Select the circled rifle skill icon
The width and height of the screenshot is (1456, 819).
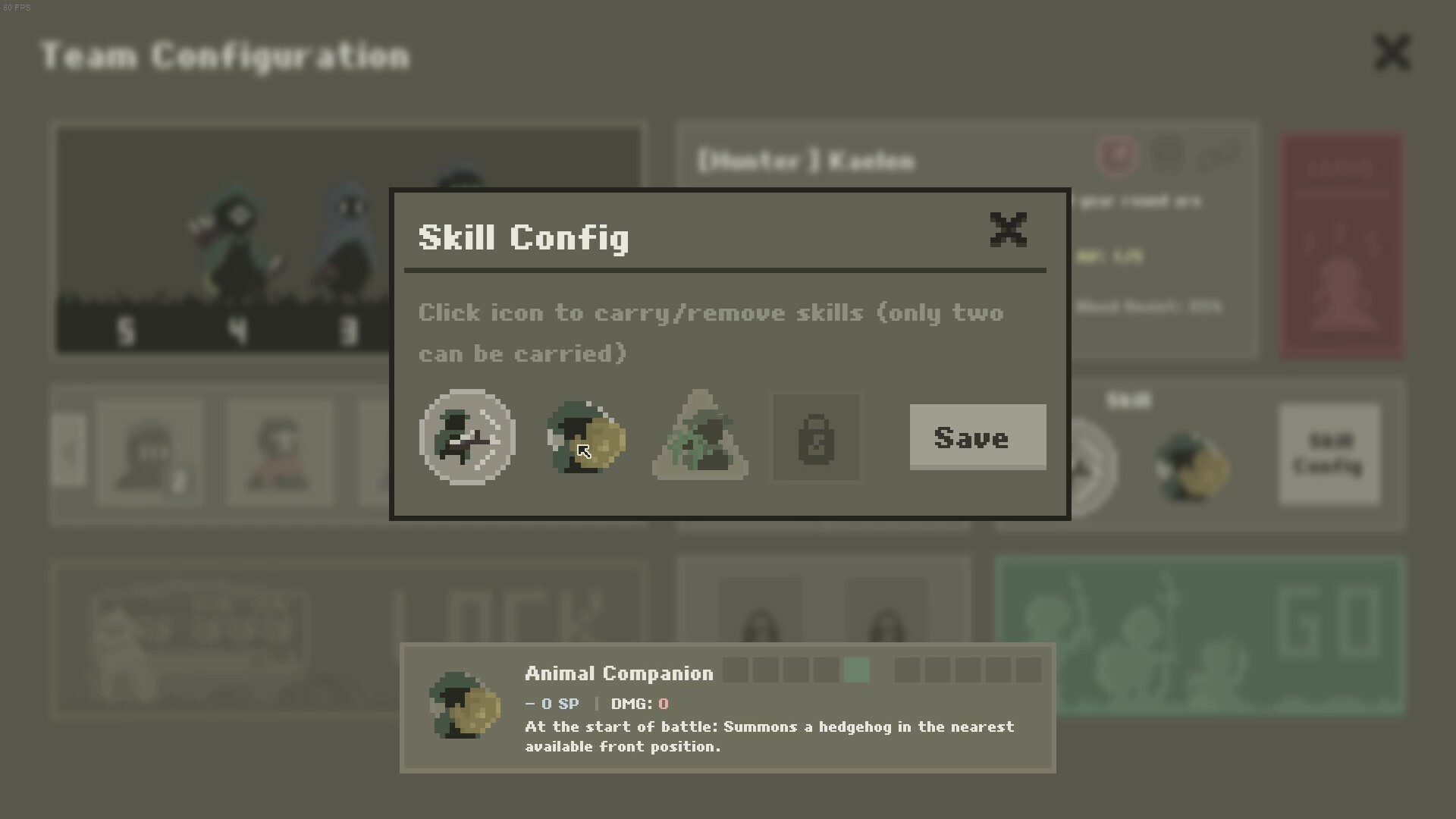coord(467,438)
